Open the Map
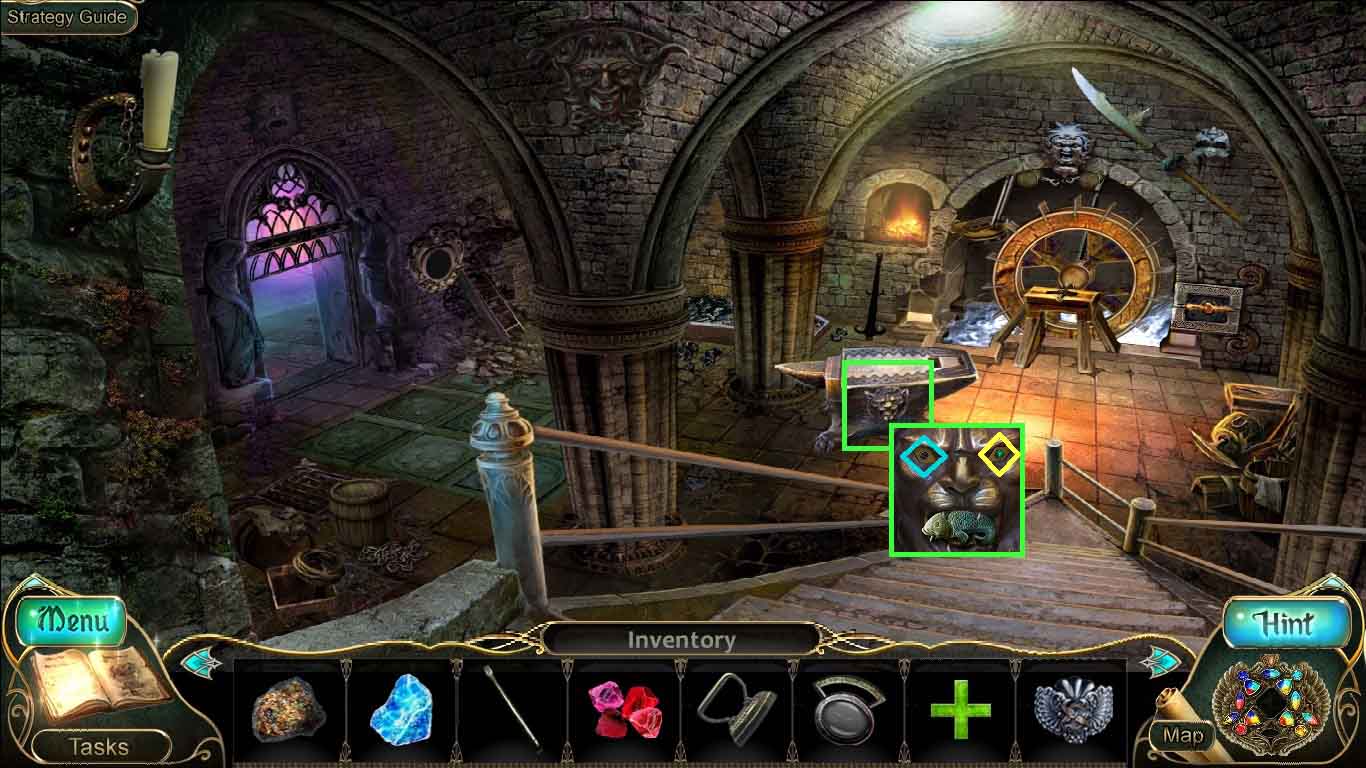Screen dimensions: 1366x768 [1182, 735]
